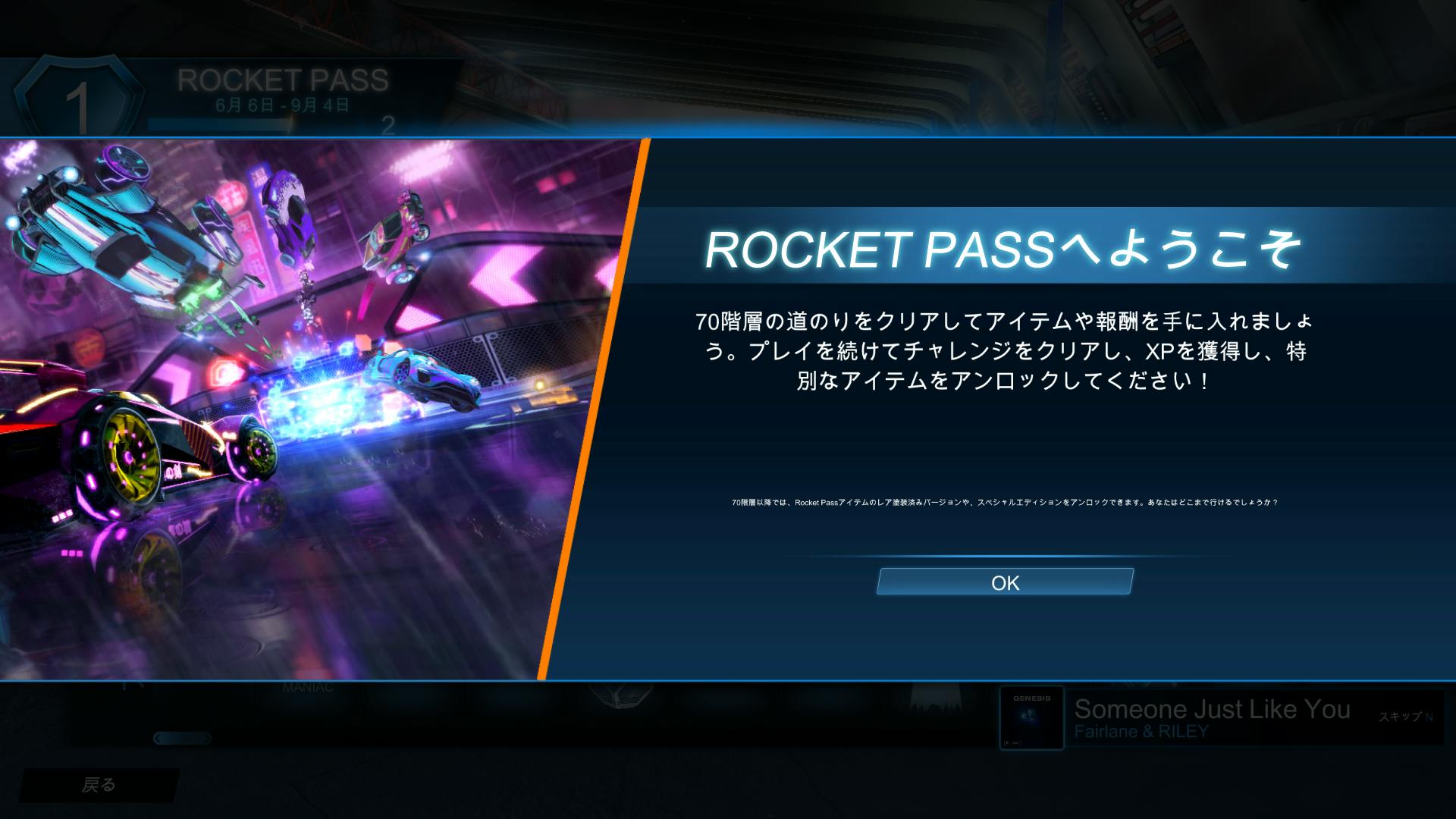Viewport: 1456px width, 819px height.
Task: Select the GENESIS album cover art
Action: 1031,717
